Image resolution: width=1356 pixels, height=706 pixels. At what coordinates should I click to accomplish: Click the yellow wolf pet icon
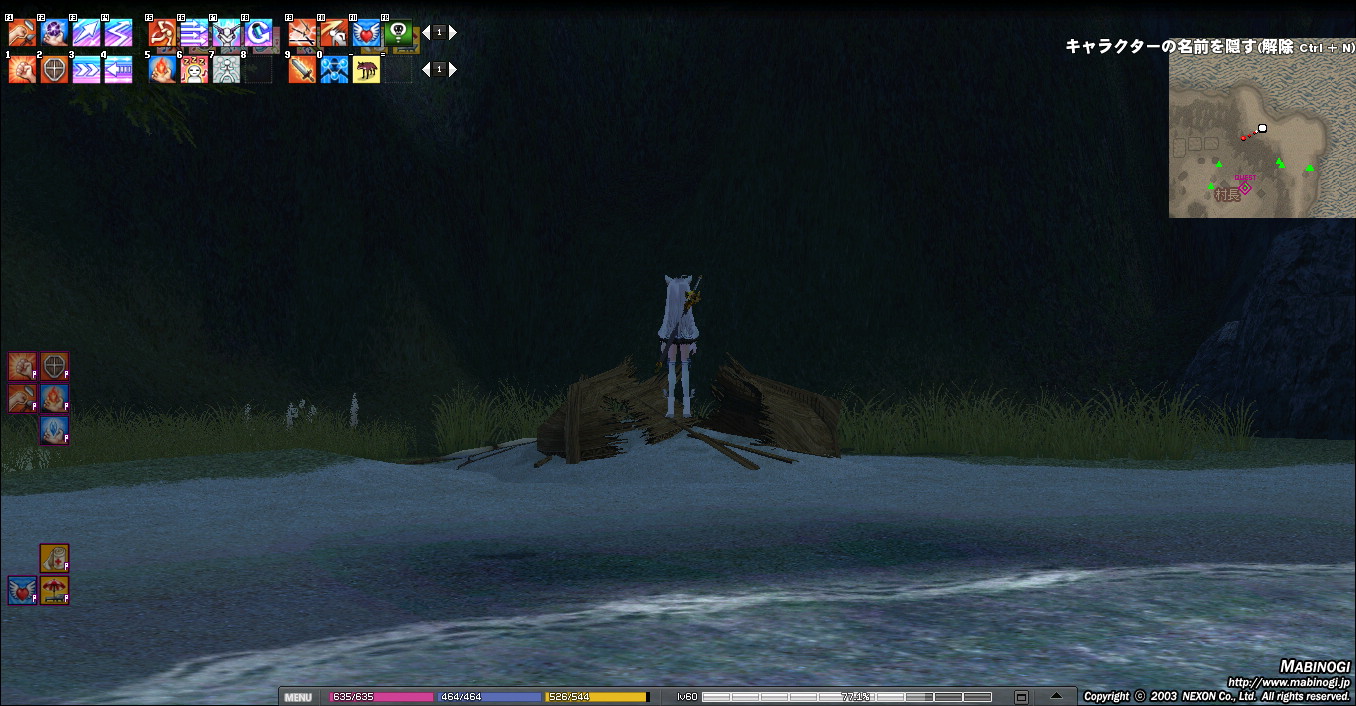pyautogui.click(x=367, y=70)
